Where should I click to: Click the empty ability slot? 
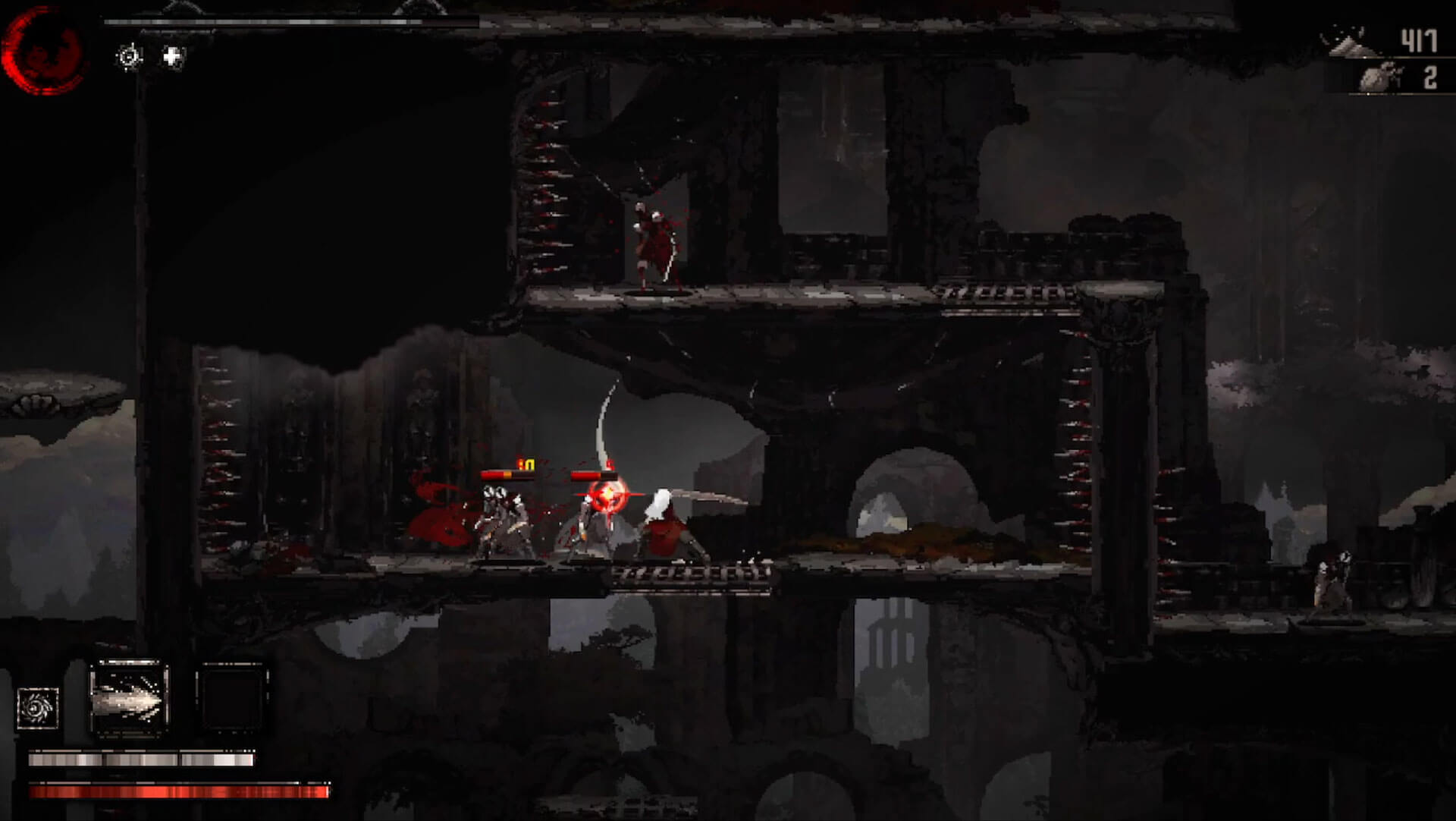coord(232,698)
